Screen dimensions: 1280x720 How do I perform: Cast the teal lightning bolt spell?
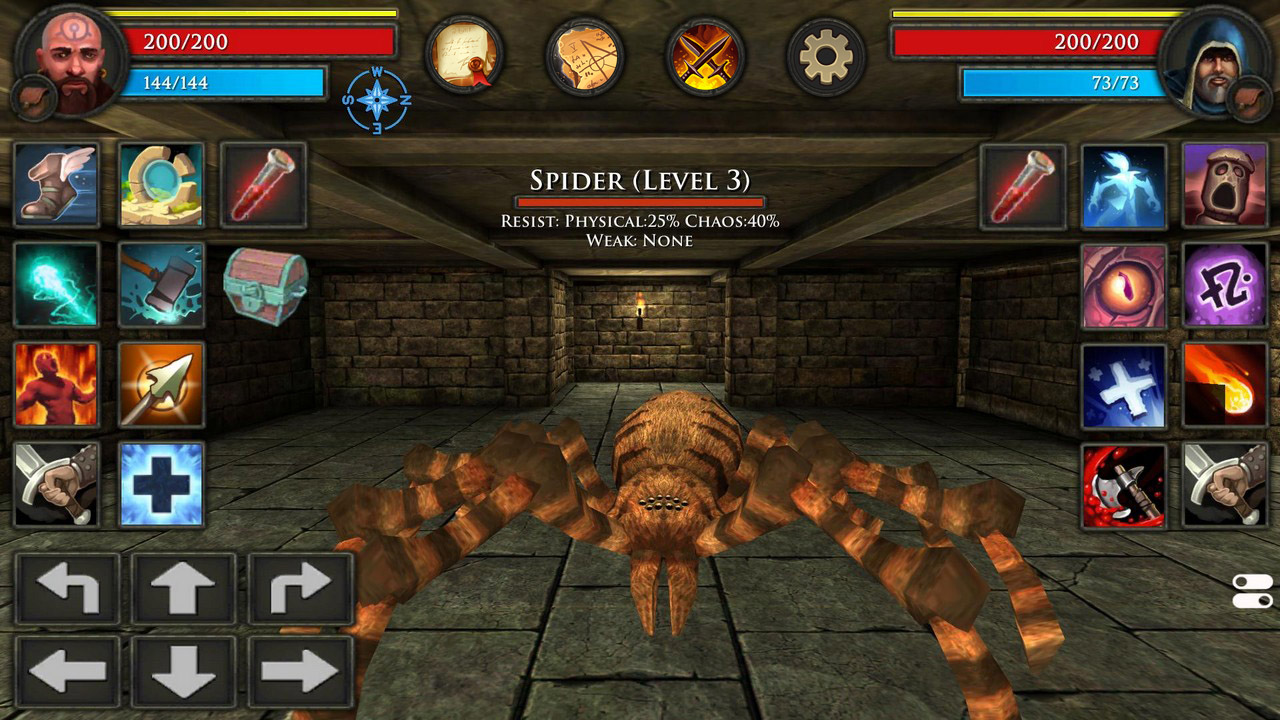coord(57,287)
